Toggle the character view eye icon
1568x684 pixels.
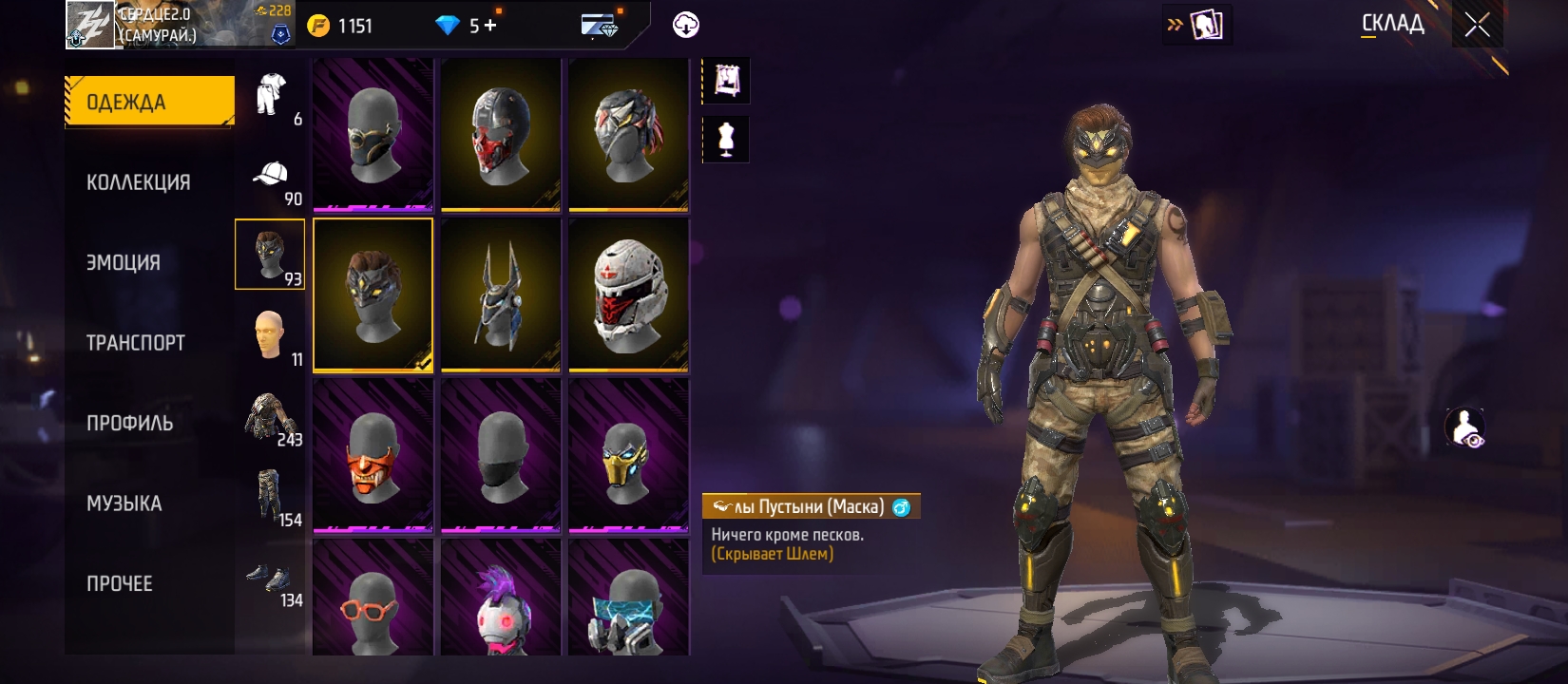[1464, 427]
